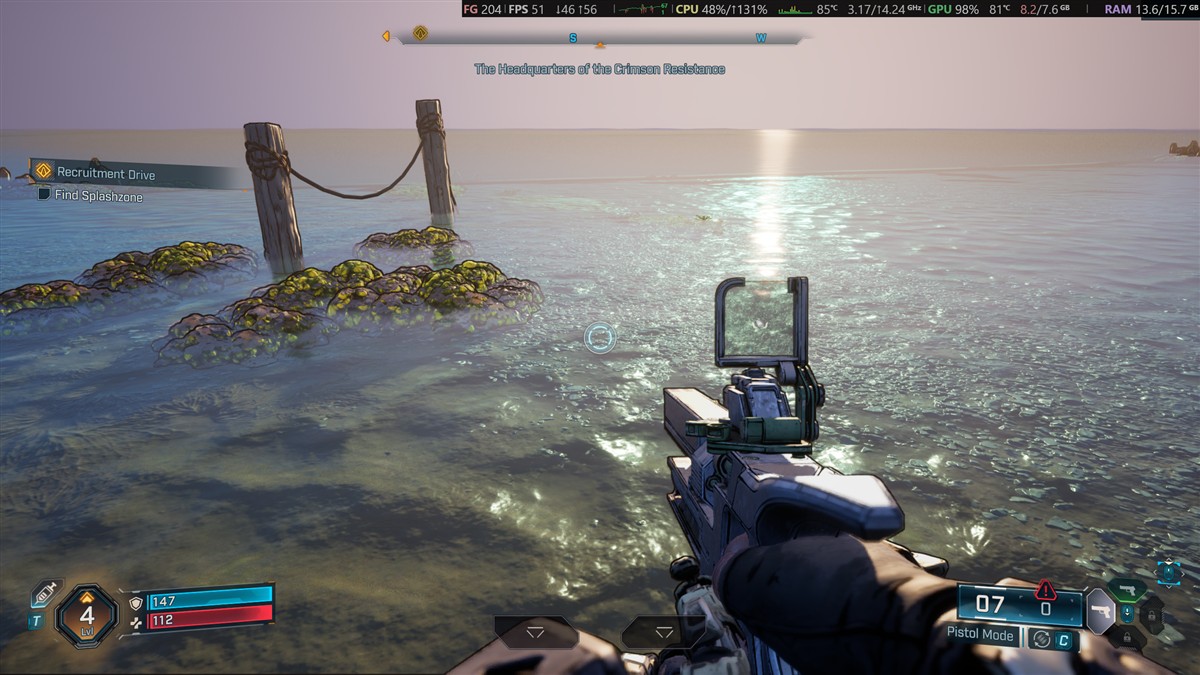Toggle the Pistol Mode firing mode
This screenshot has width=1200, height=675.
click(x=981, y=635)
